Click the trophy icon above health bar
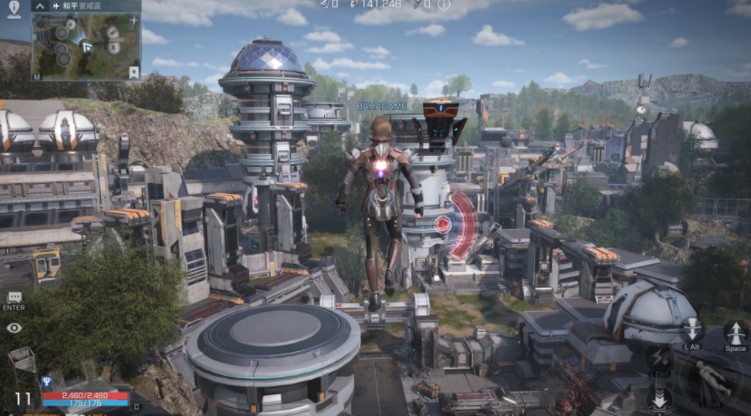The height and width of the screenshot is (416, 751). pyautogui.click(x=46, y=382)
